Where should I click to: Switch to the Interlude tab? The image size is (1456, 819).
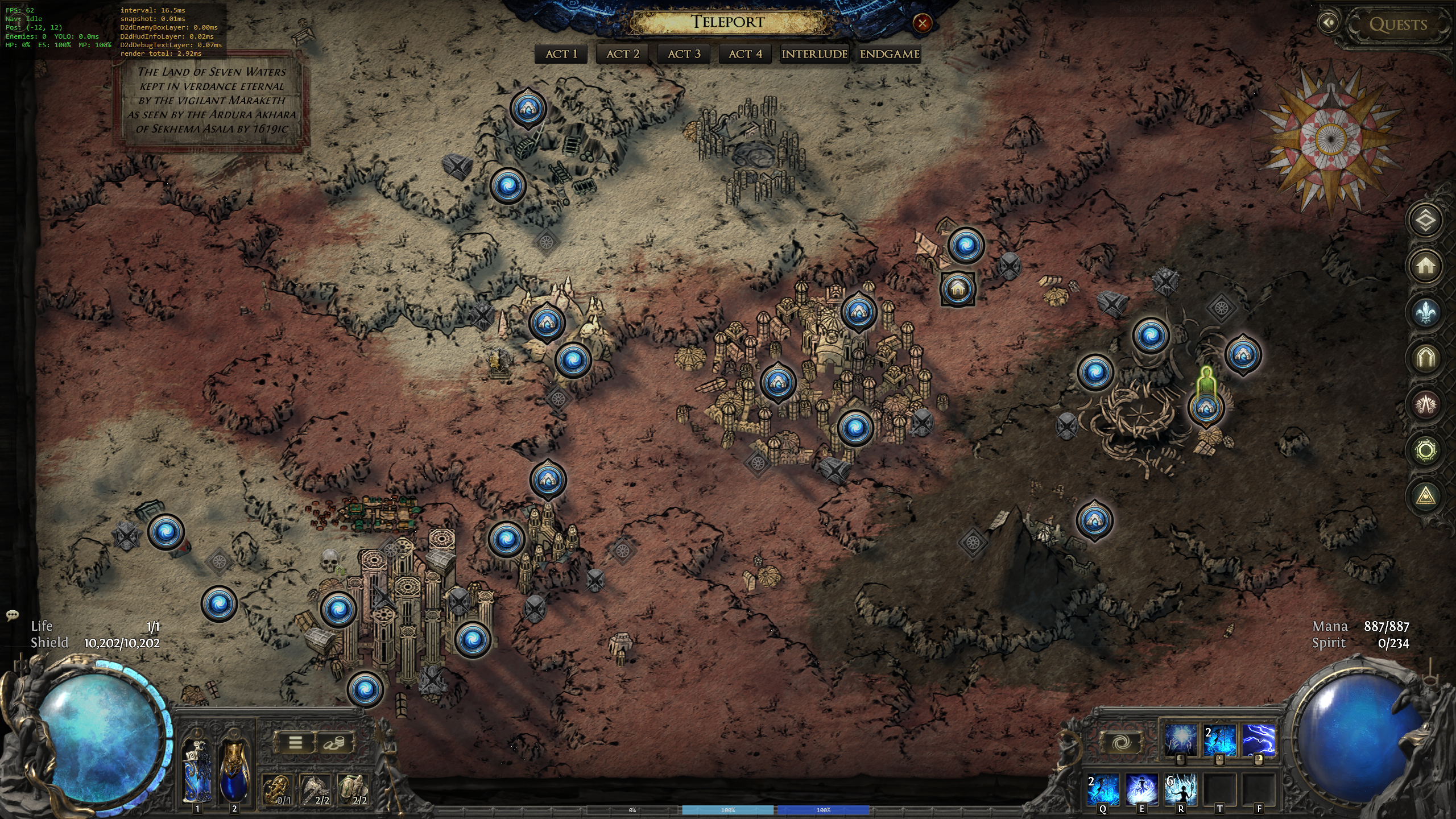click(x=814, y=54)
